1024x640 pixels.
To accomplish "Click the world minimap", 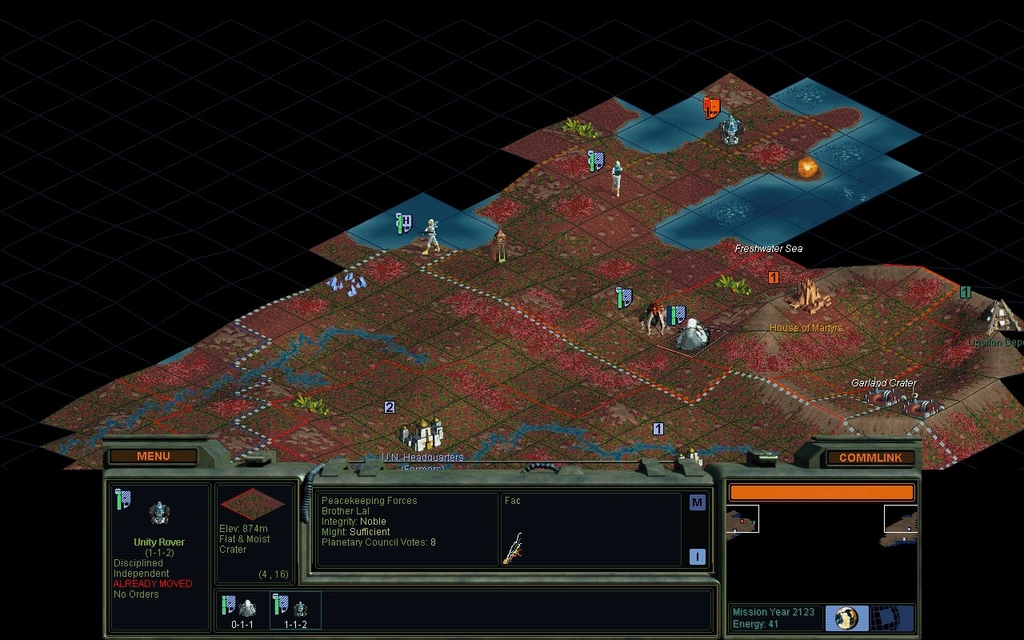I will coord(820,540).
